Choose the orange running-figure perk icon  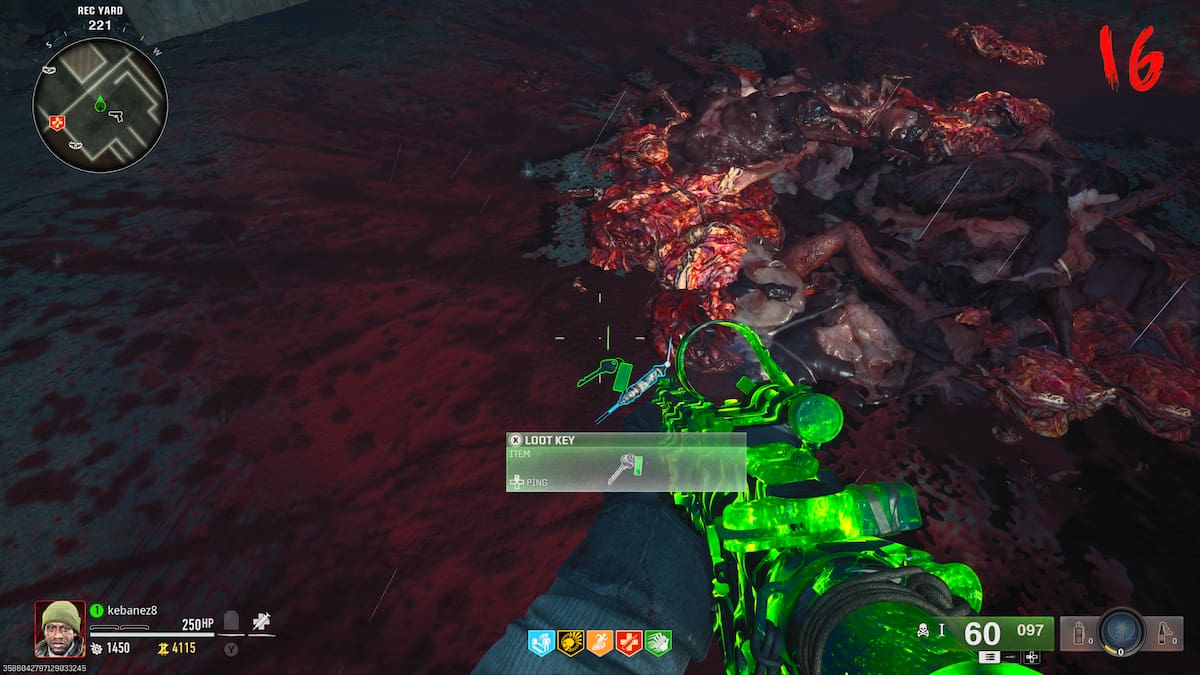600,642
